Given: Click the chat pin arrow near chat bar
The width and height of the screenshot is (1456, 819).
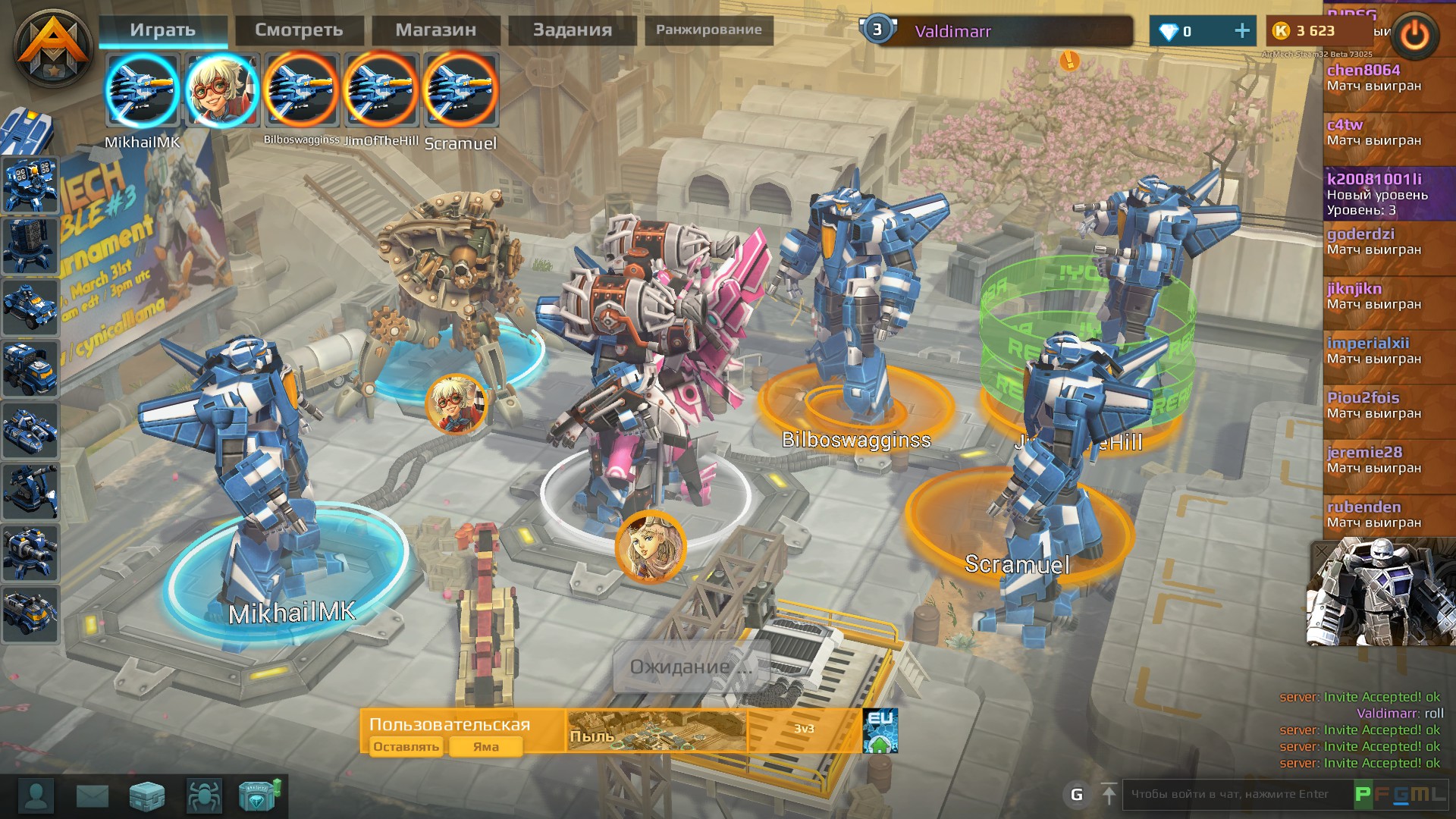Looking at the screenshot, I should tap(1109, 794).
